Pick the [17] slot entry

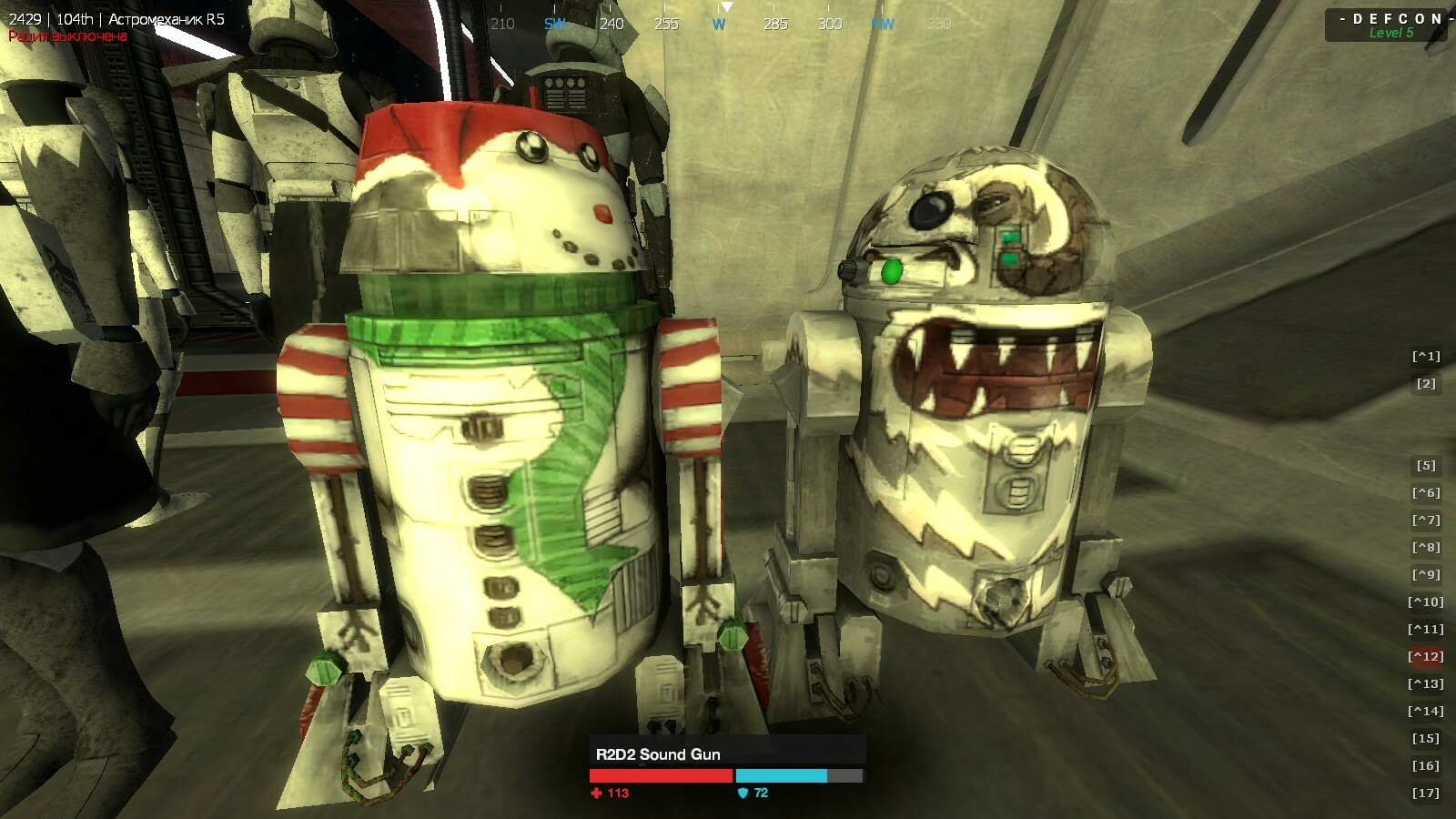click(x=1426, y=794)
